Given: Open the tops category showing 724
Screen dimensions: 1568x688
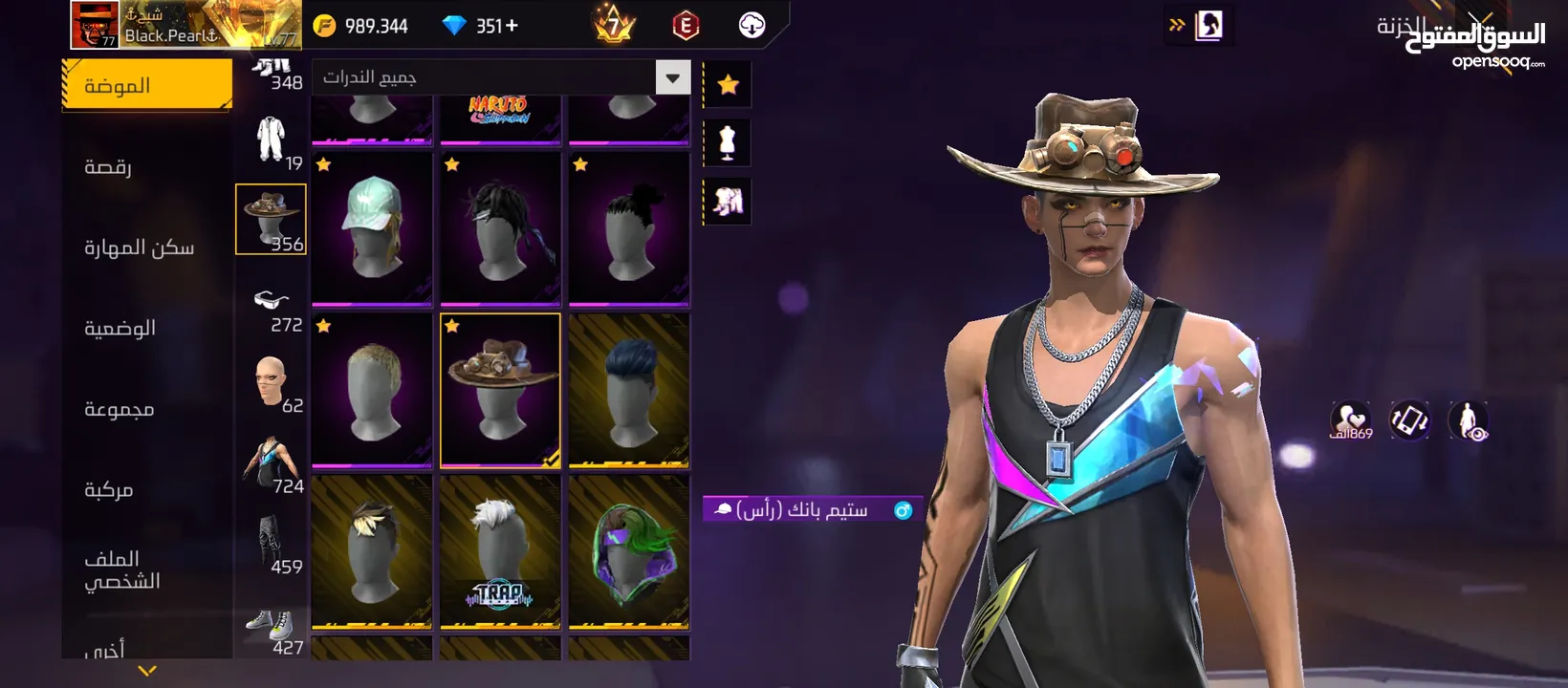Looking at the screenshot, I should (272, 465).
